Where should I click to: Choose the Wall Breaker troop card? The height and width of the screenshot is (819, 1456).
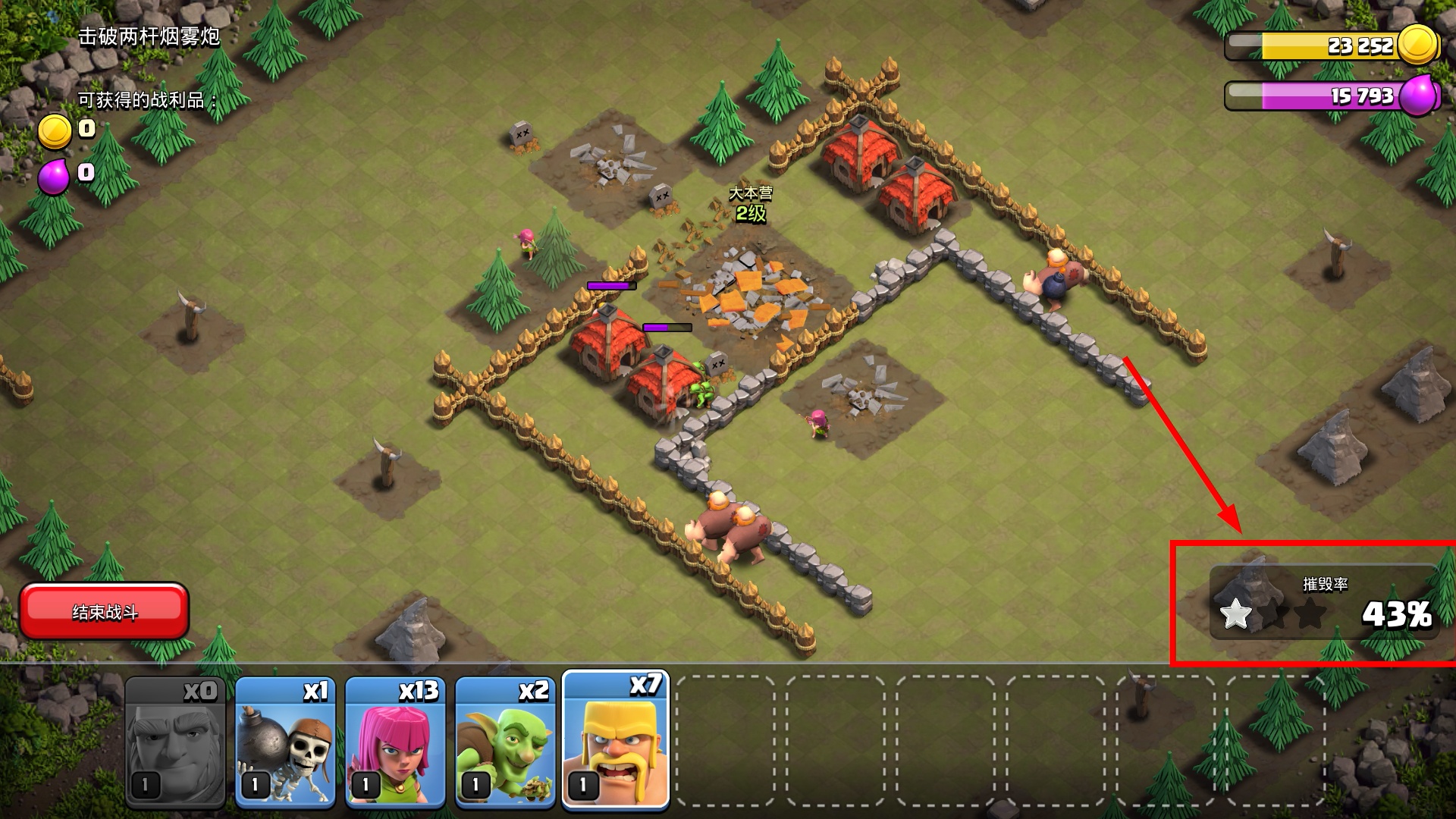pyautogui.click(x=285, y=742)
